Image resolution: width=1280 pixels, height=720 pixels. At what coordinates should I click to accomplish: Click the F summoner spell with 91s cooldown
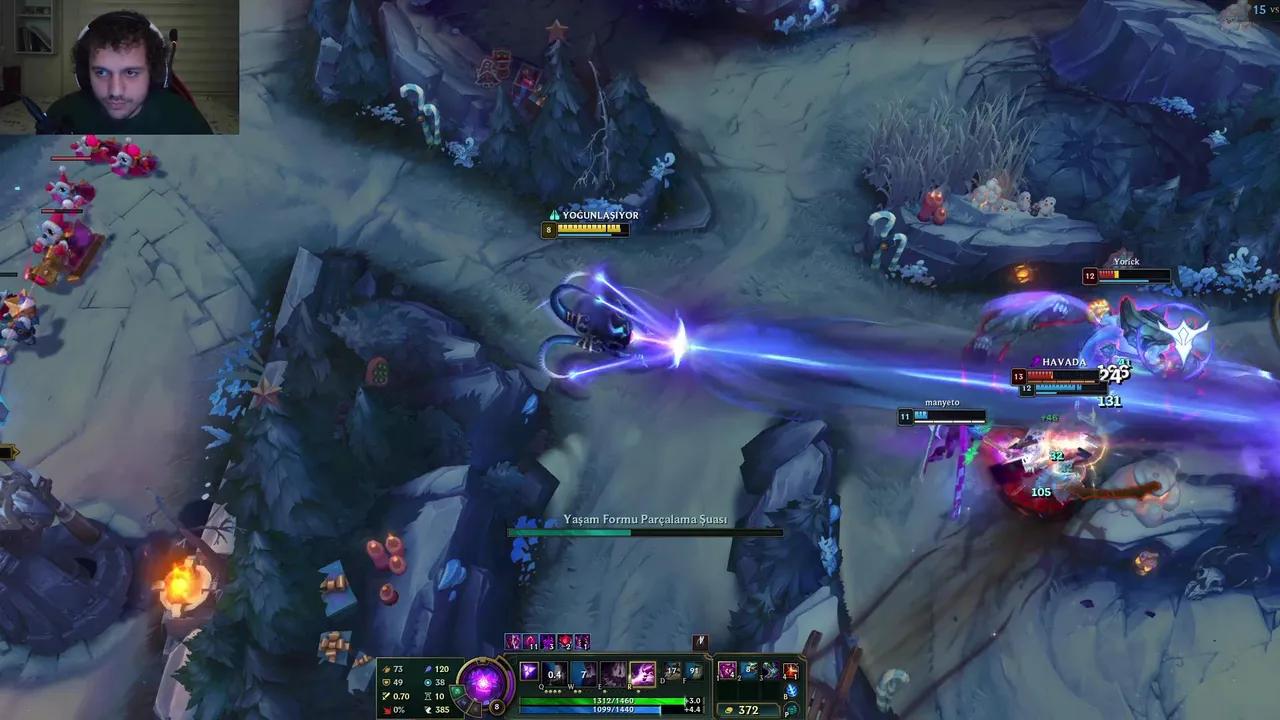coord(694,670)
